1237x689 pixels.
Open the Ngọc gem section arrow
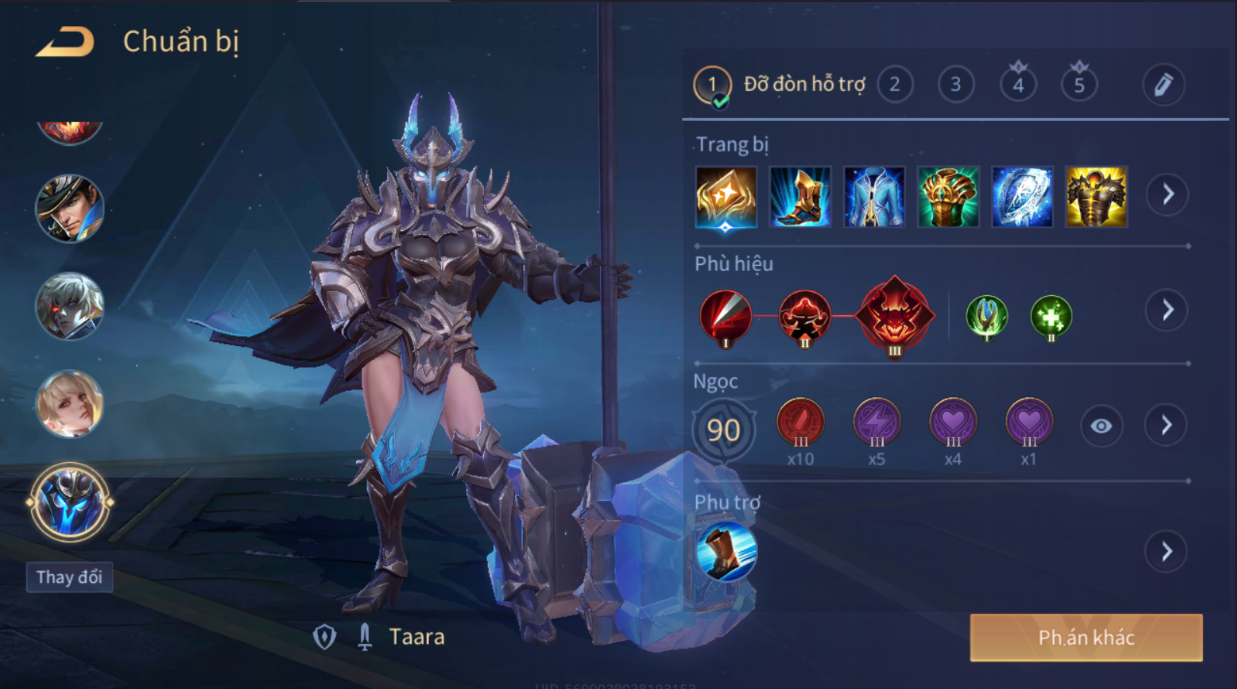point(1166,426)
